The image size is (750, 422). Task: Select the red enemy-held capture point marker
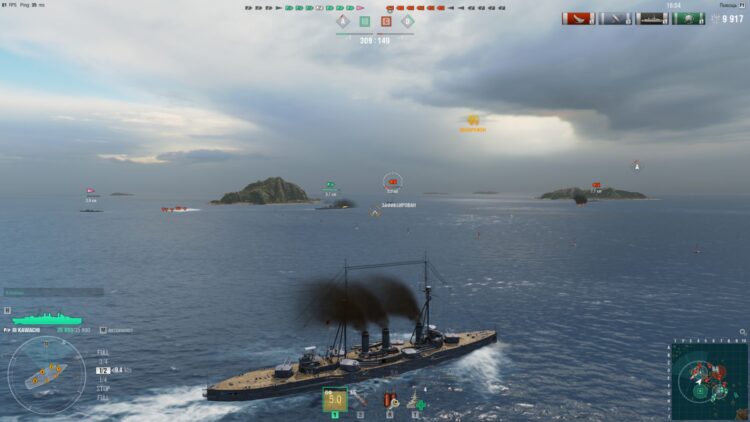click(386, 21)
